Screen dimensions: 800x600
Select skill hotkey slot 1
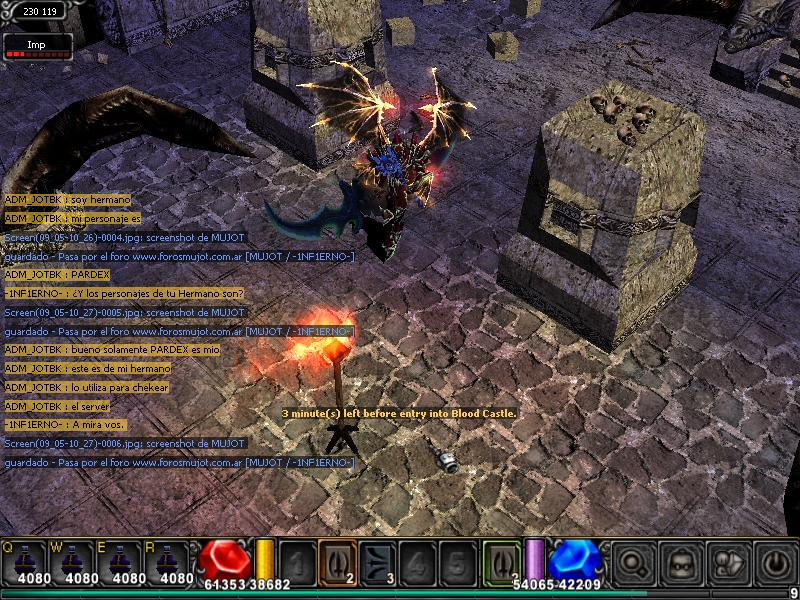298,561
